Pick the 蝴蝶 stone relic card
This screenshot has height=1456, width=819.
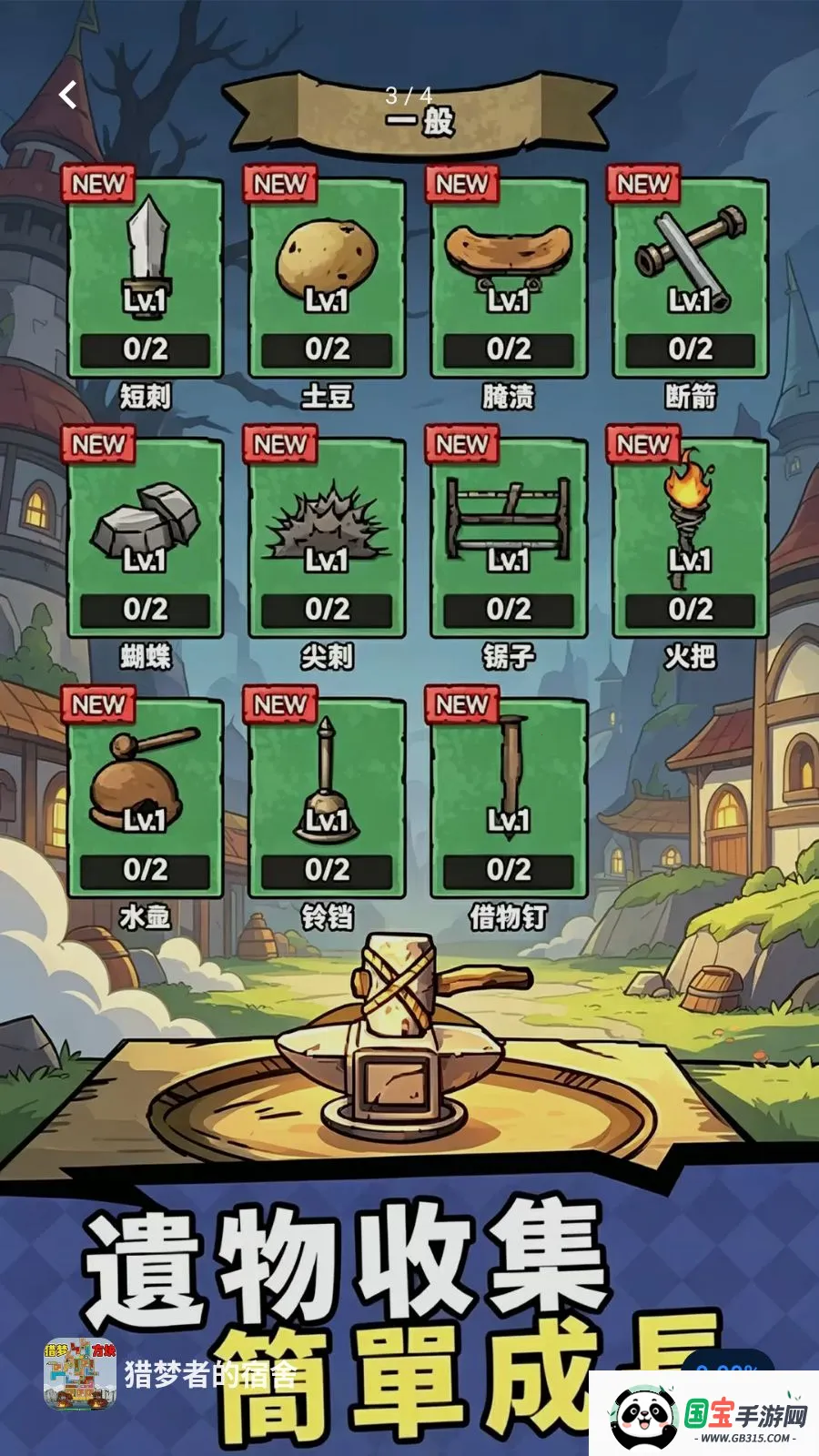[x=145, y=539]
